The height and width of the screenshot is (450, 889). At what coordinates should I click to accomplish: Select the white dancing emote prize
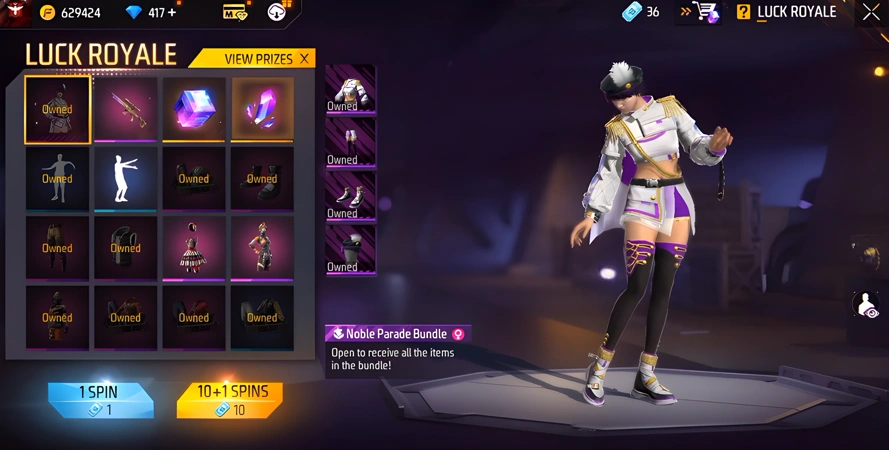tap(125, 179)
